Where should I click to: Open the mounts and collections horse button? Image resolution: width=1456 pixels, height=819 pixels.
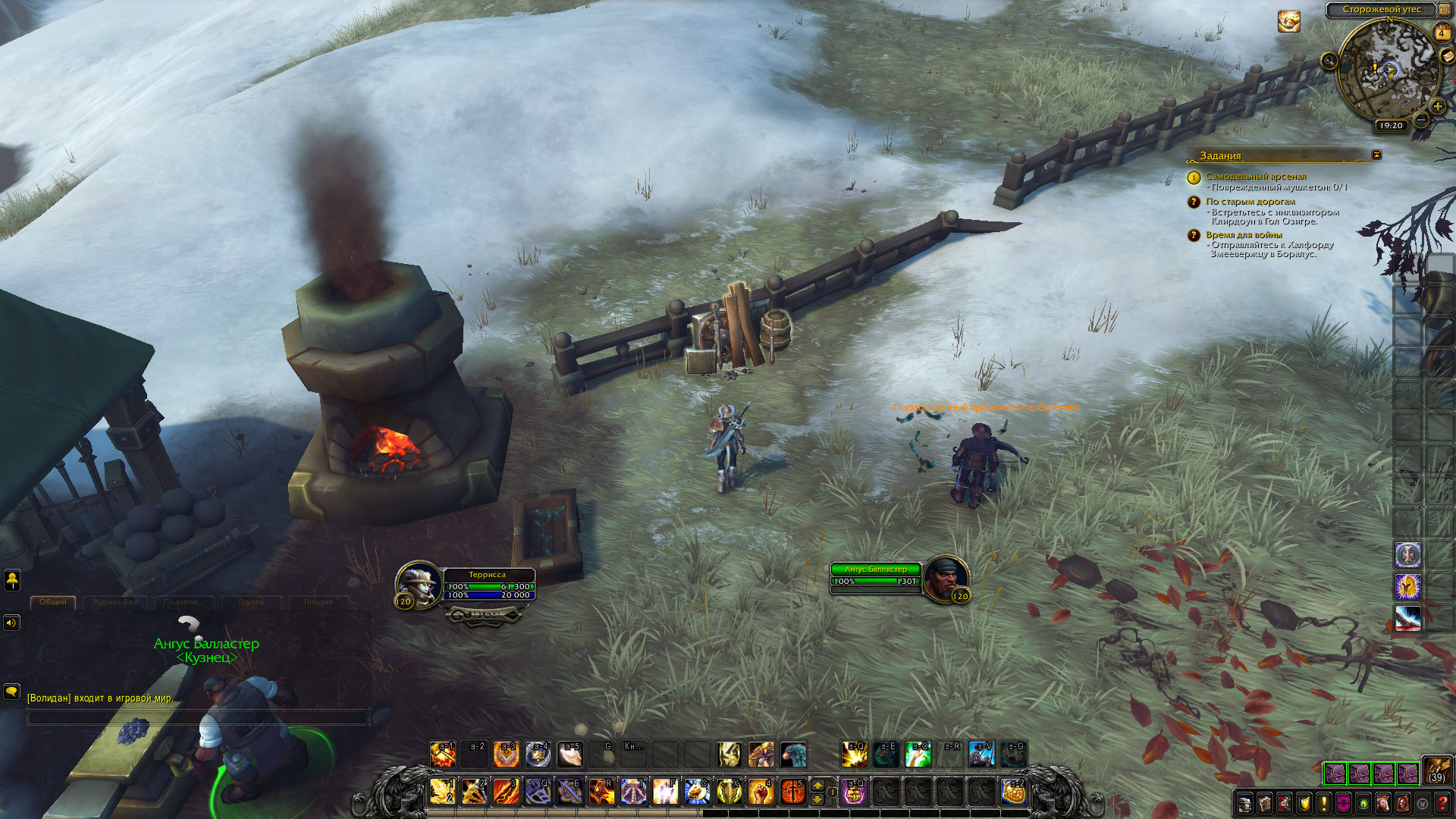pyautogui.click(x=1383, y=803)
